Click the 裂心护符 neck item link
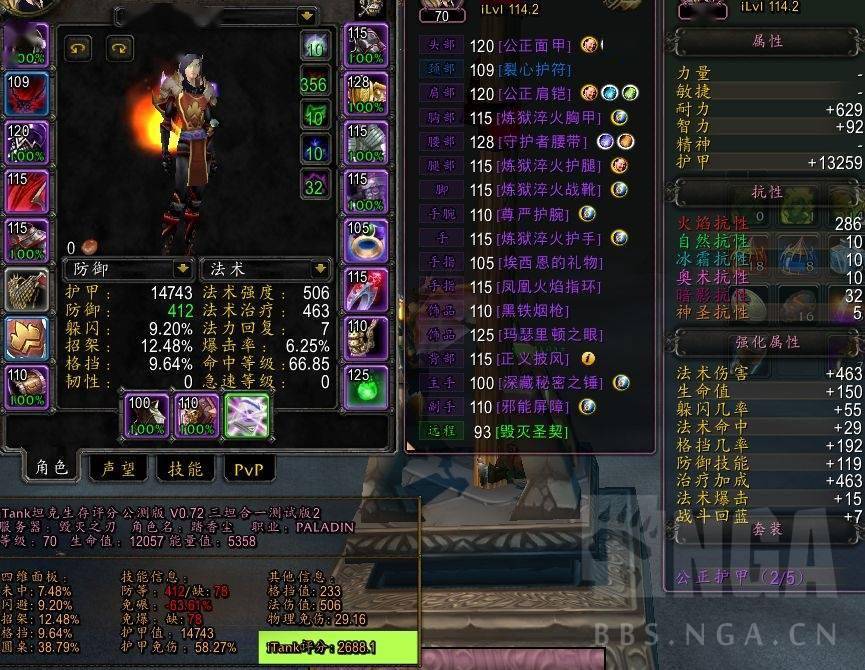This screenshot has height=670, width=865. point(535,70)
